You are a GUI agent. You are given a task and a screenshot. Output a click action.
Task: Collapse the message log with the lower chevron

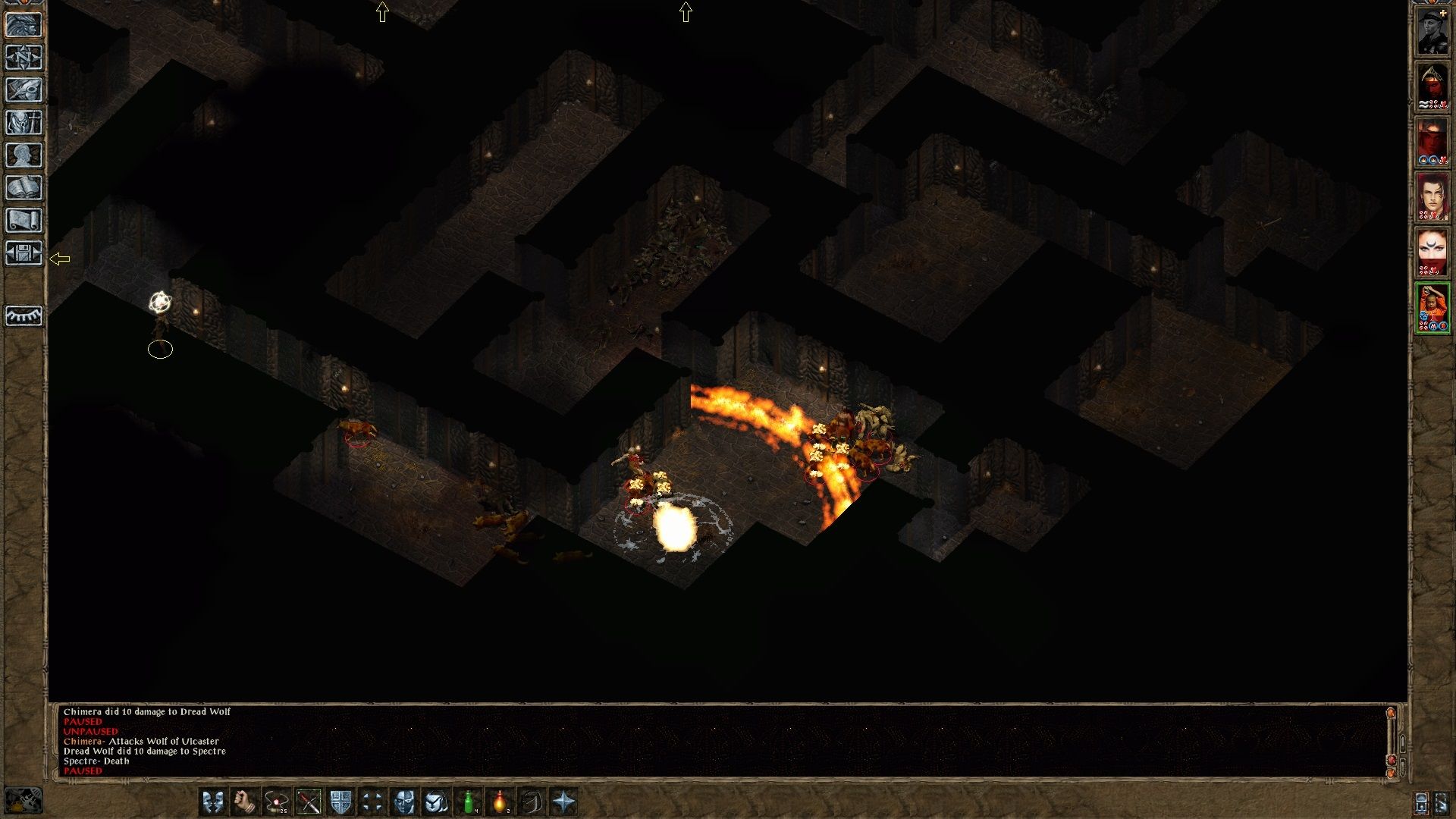click(1403, 766)
